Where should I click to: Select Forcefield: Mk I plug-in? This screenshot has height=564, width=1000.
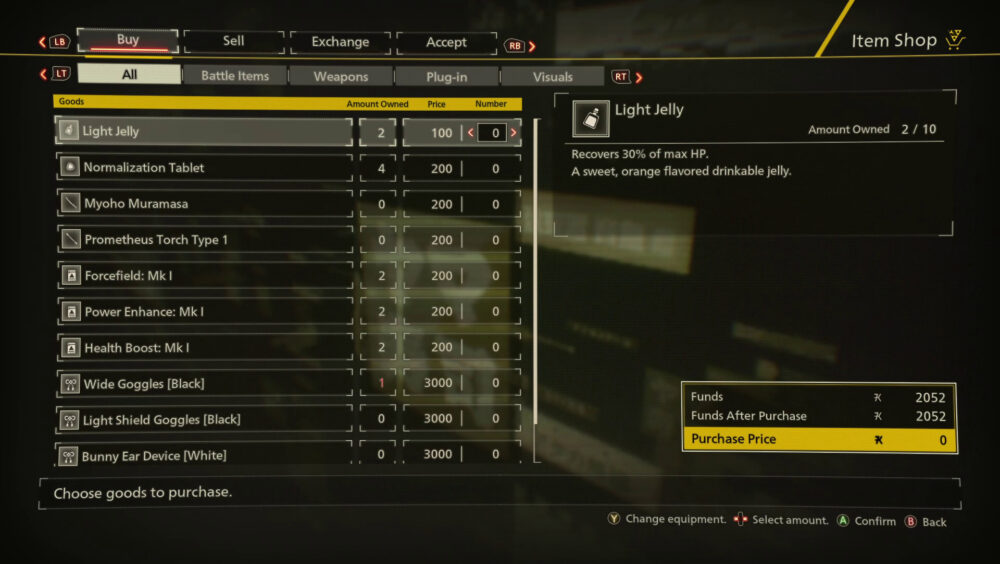point(204,276)
